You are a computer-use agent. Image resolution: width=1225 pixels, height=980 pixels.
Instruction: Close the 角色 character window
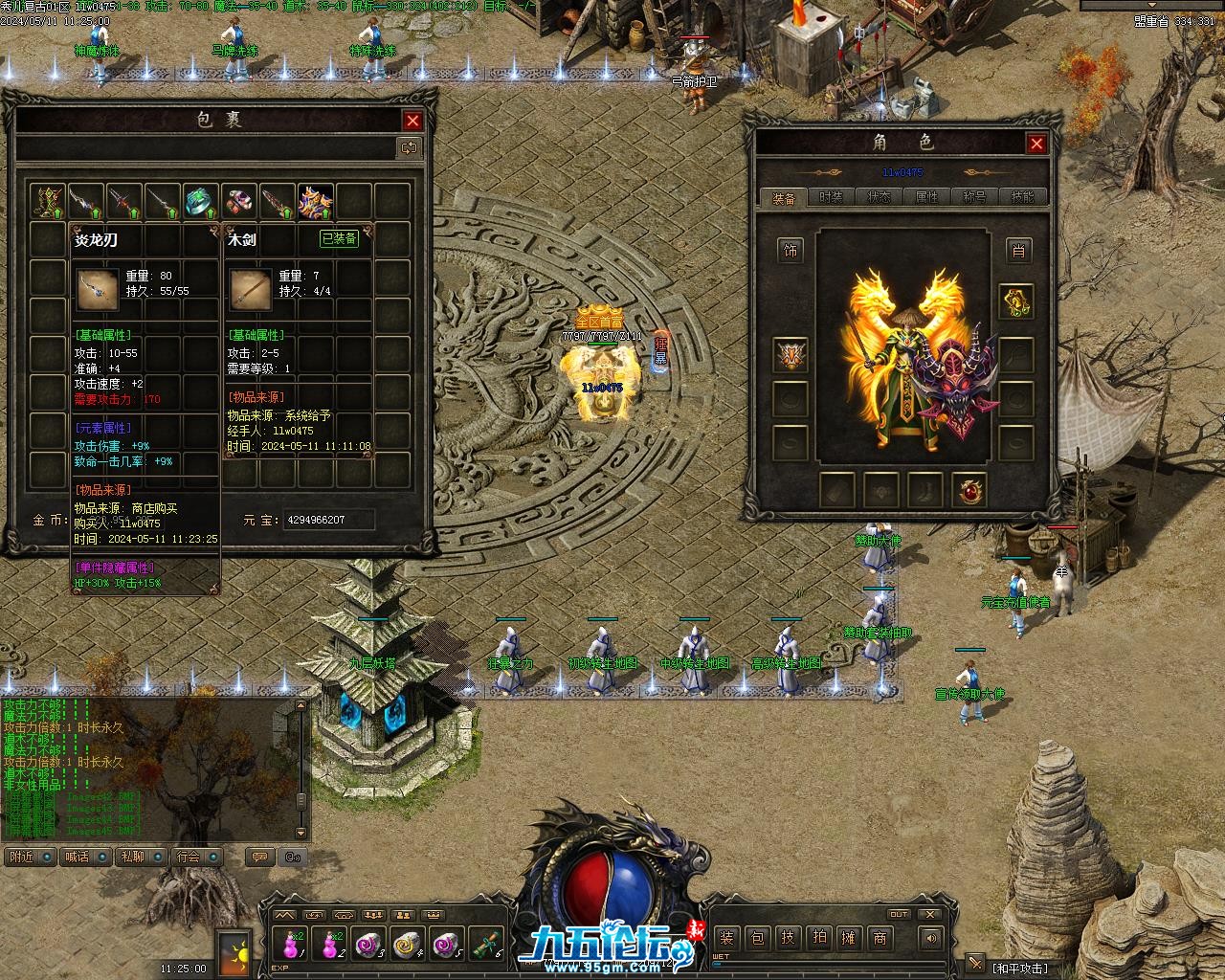(x=1036, y=144)
